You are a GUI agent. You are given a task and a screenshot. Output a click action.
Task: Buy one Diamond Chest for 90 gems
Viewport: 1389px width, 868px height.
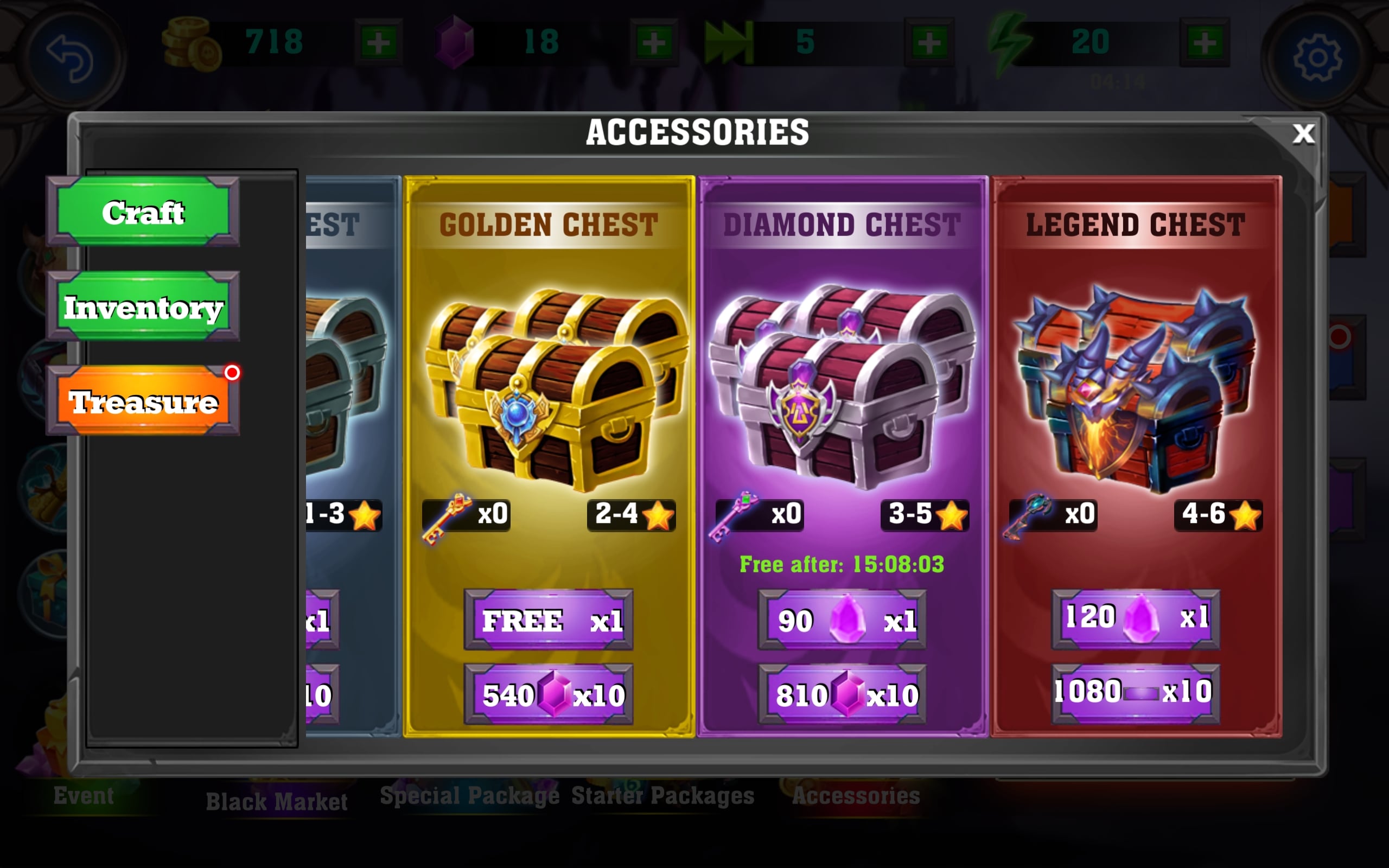point(842,620)
